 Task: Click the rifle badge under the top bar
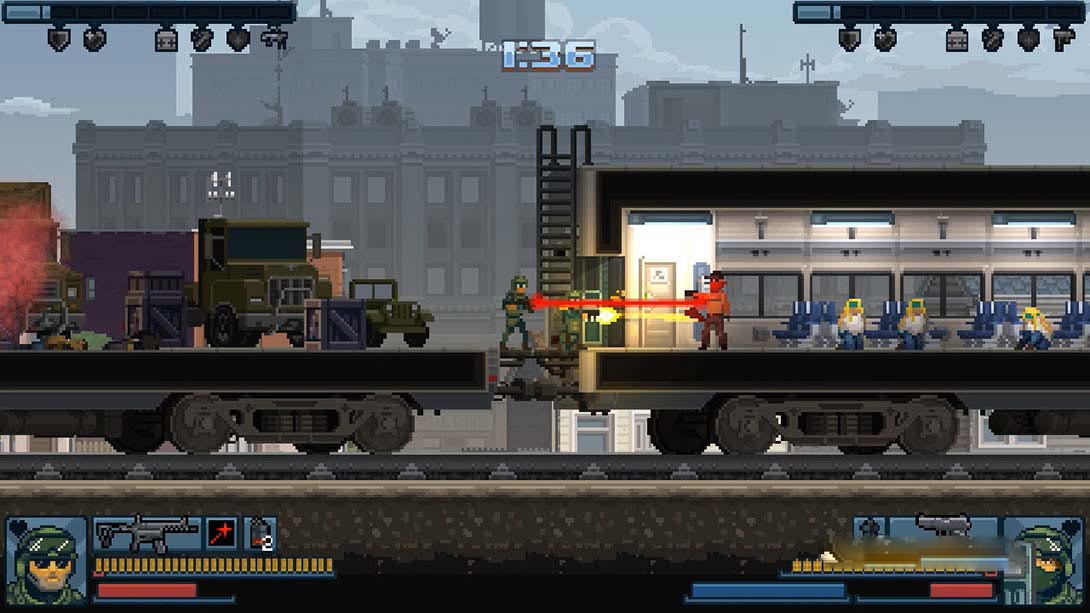coord(273,39)
